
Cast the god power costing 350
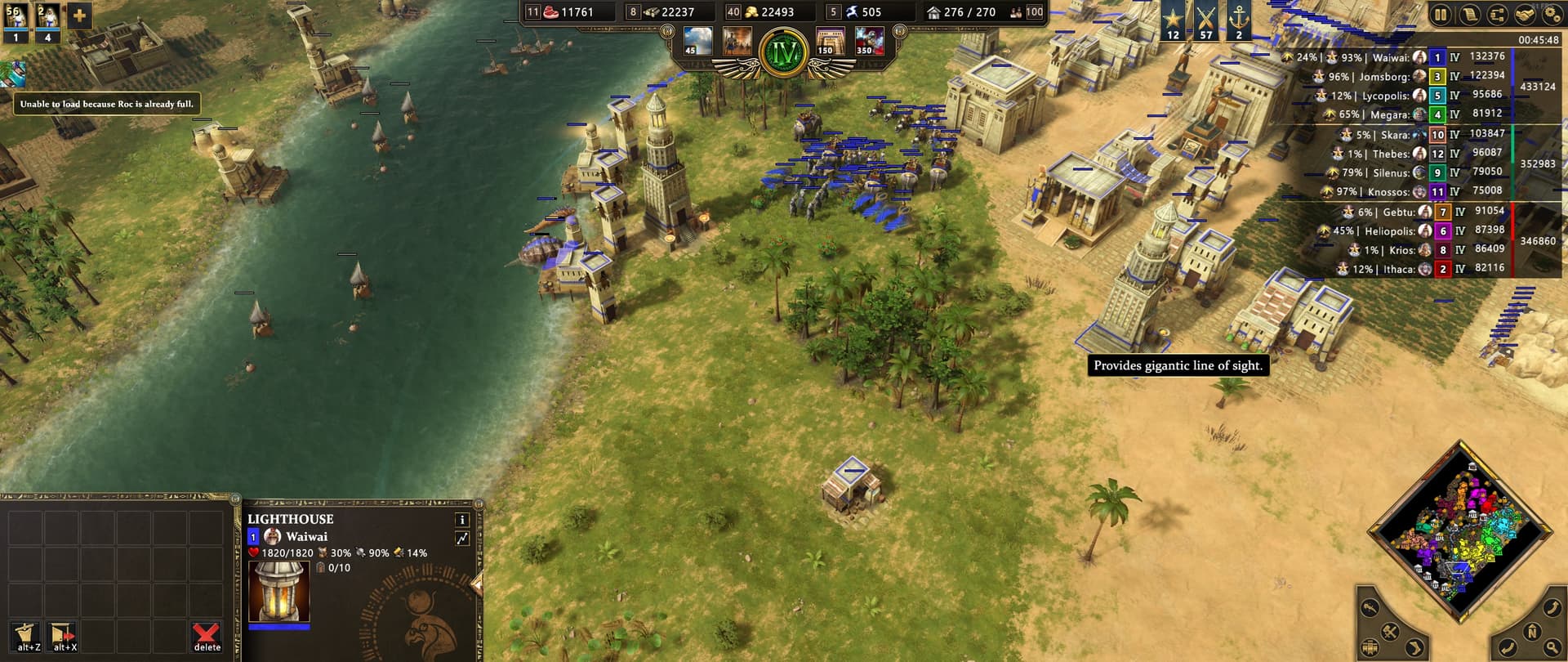pos(869,41)
